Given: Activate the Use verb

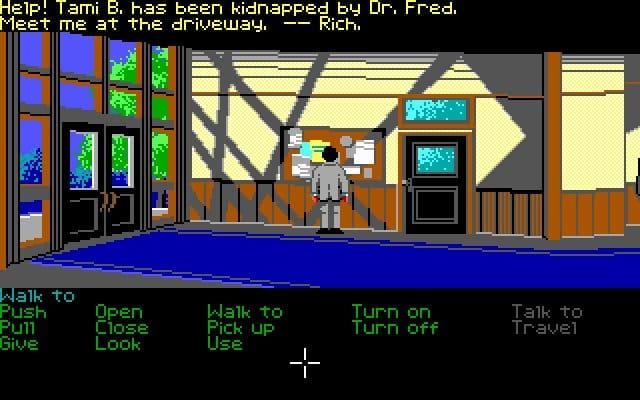Looking at the screenshot, I should pyautogui.click(x=225, y=344).
